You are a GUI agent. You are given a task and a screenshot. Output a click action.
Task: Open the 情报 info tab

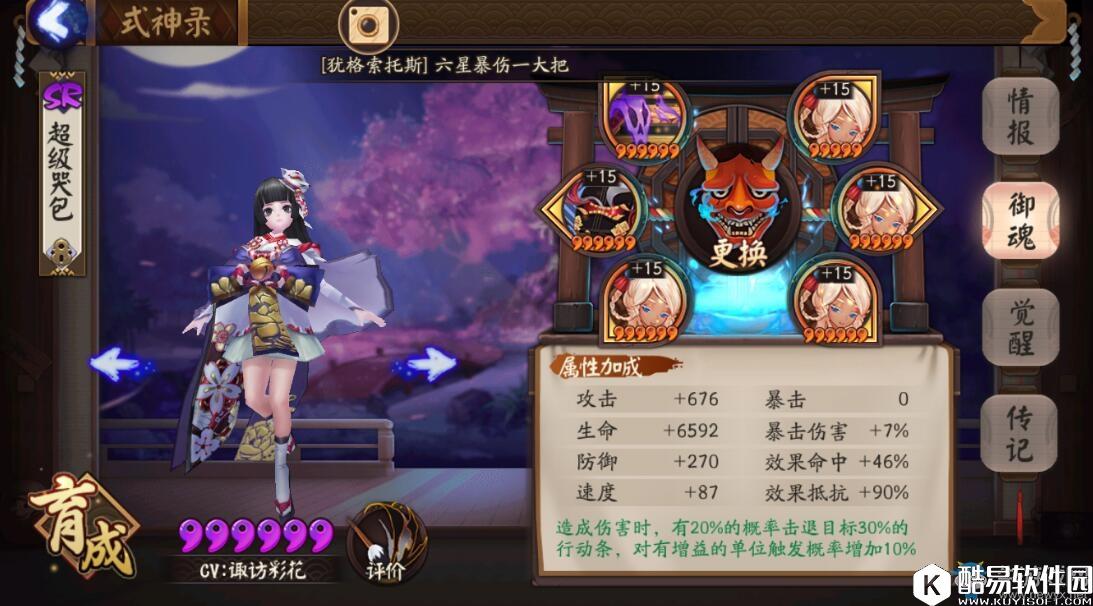coord(1019,117)
